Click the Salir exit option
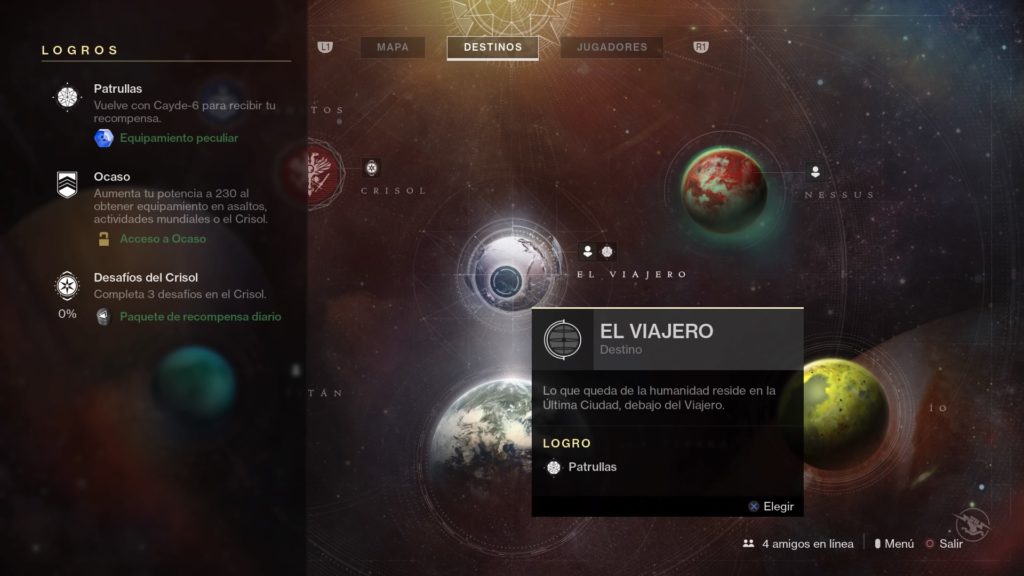Image resolution: width=1024 pixels, height=576 pixels. click(x=944, y=544)
